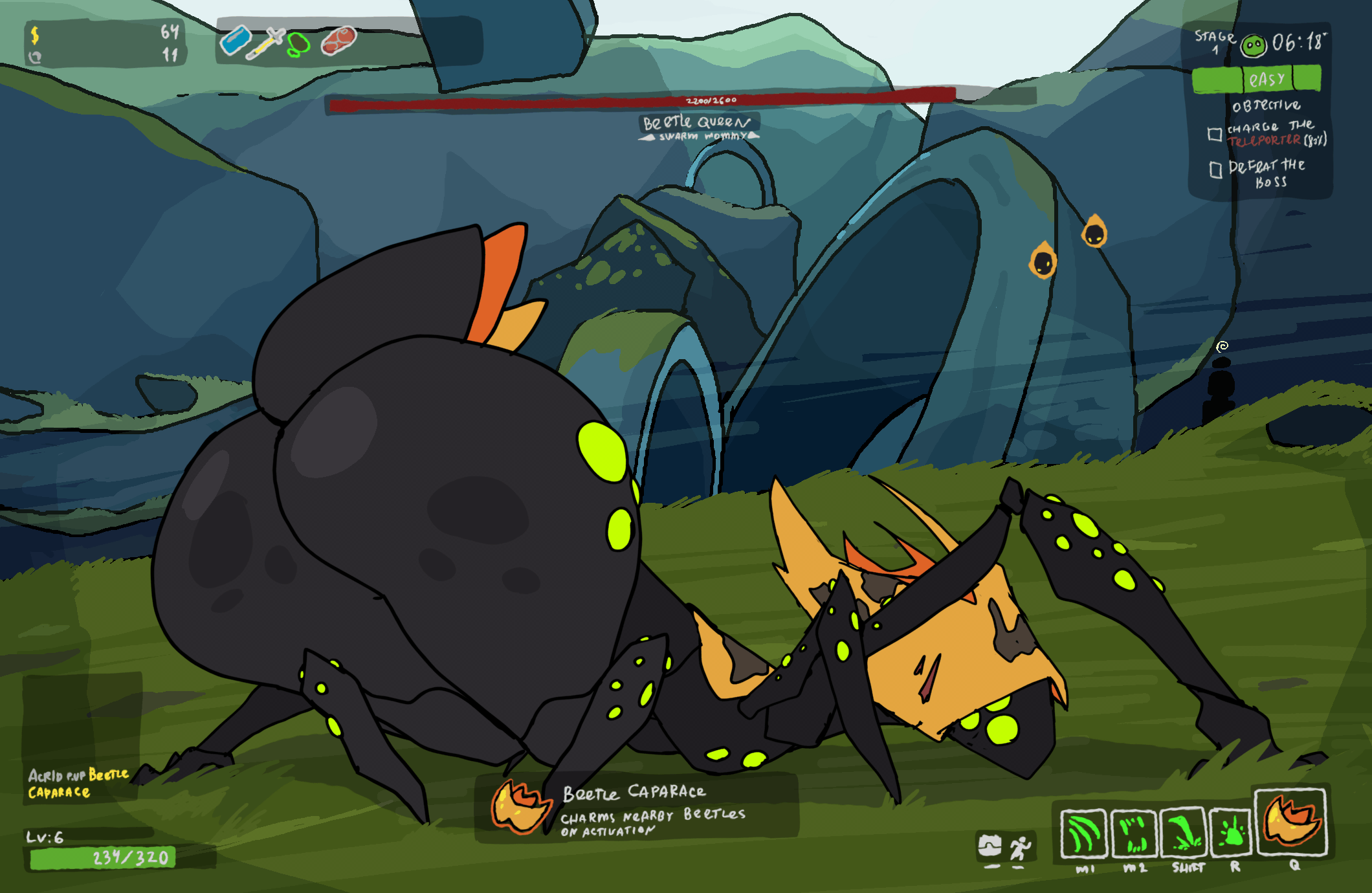Click the white icon beside the sprint figure
Screen dimensions: 1372x893
pos(990,846)
